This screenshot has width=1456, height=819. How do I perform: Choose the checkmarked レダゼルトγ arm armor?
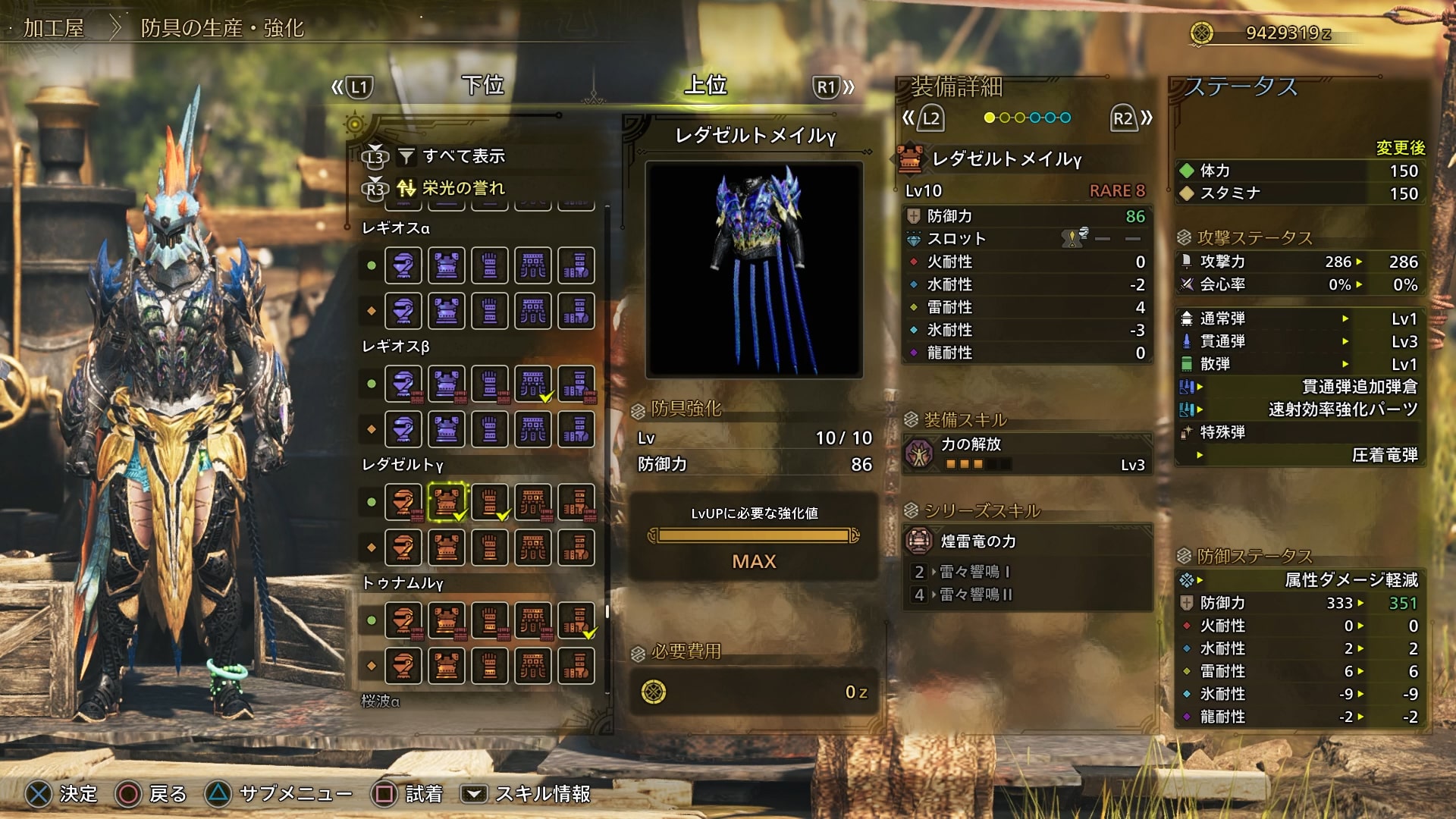click(490, 502)
